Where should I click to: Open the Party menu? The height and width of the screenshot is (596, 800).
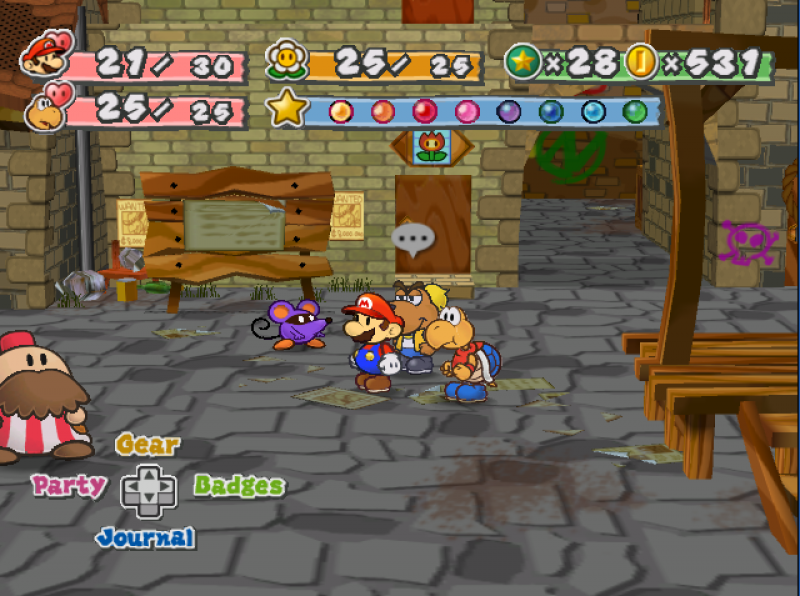(69, 486)
